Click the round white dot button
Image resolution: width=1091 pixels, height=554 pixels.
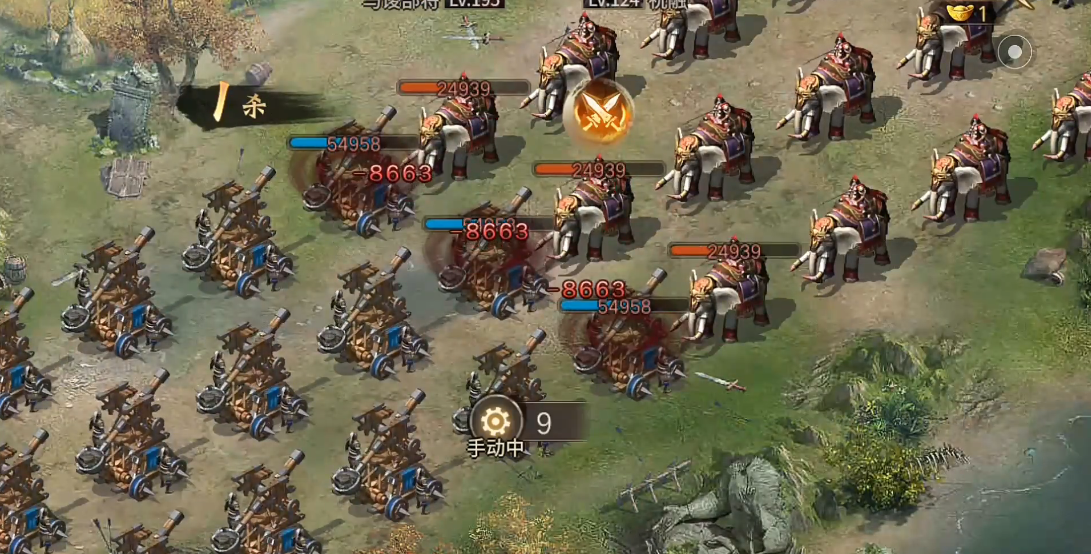1016,51
